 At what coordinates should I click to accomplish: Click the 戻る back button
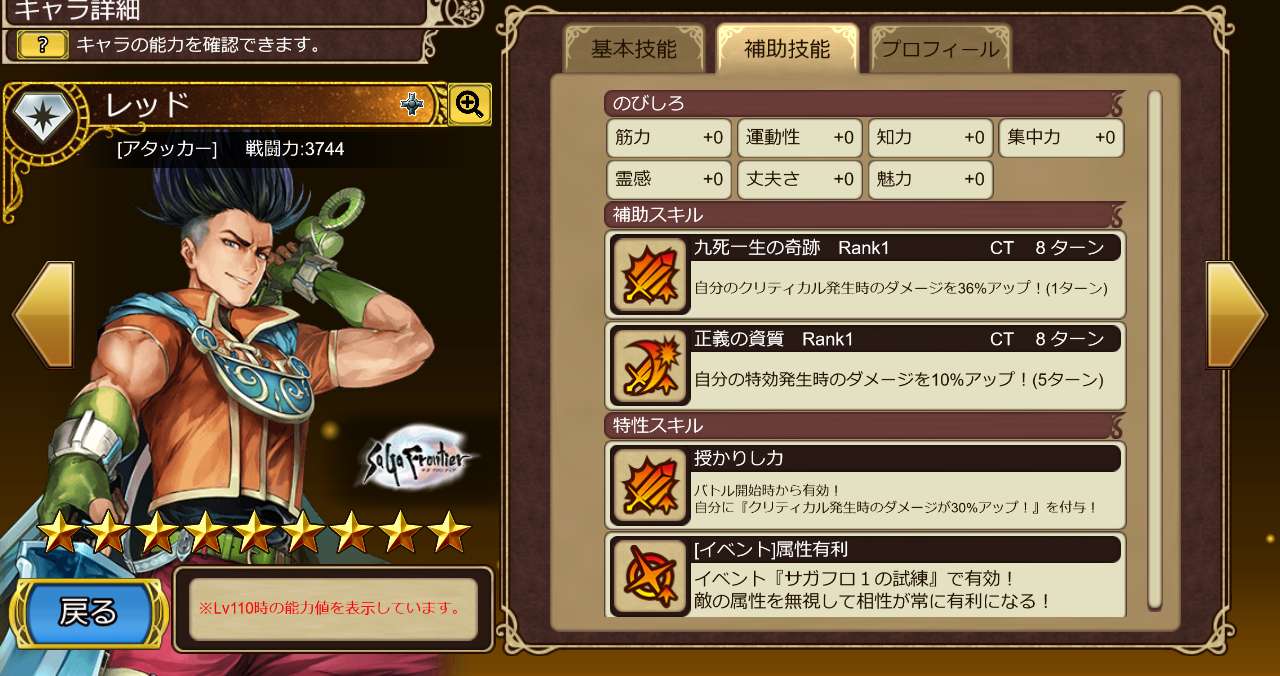click(x=89, y=612)
